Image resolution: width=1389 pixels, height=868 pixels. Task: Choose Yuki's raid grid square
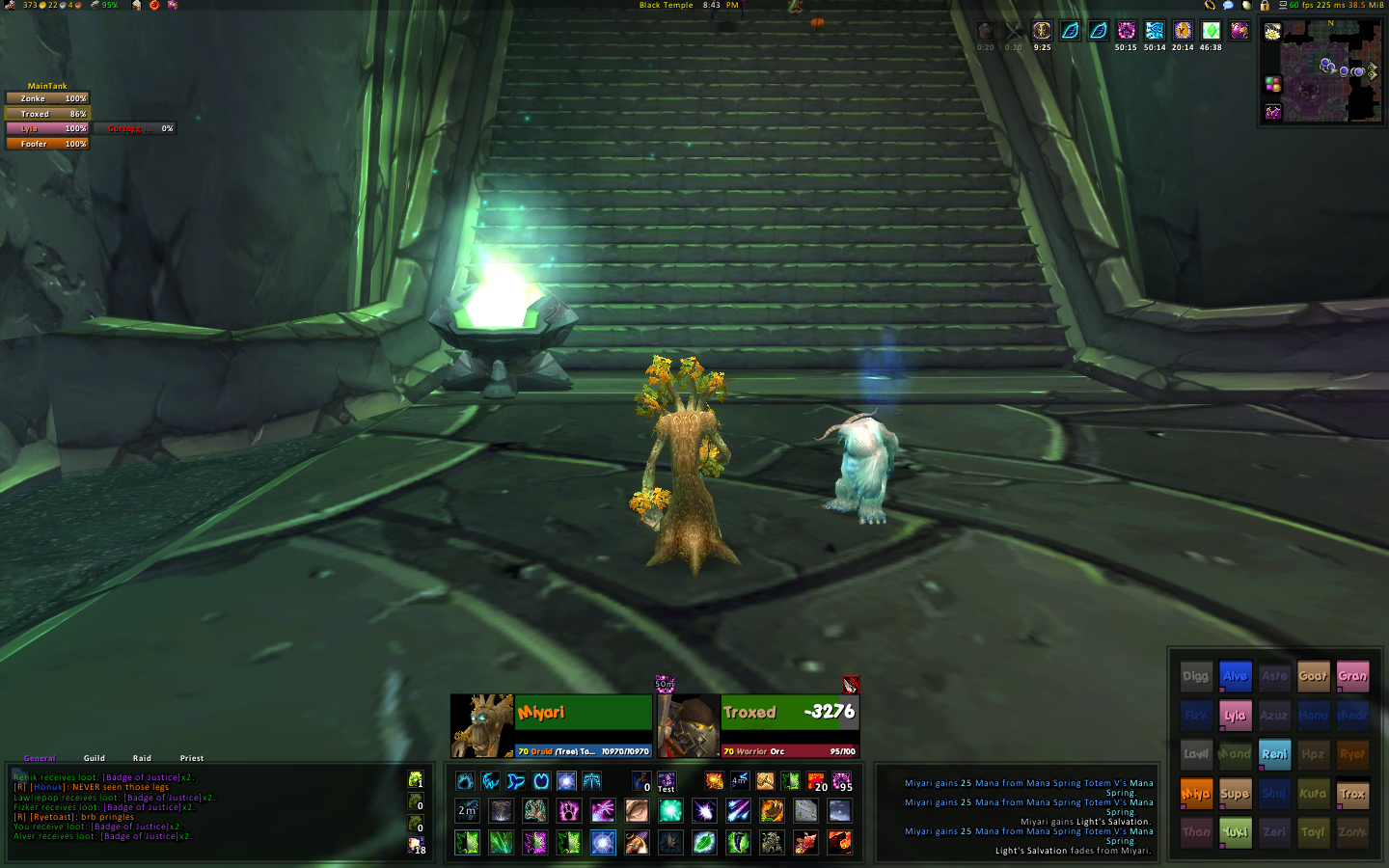point(1235,832)
